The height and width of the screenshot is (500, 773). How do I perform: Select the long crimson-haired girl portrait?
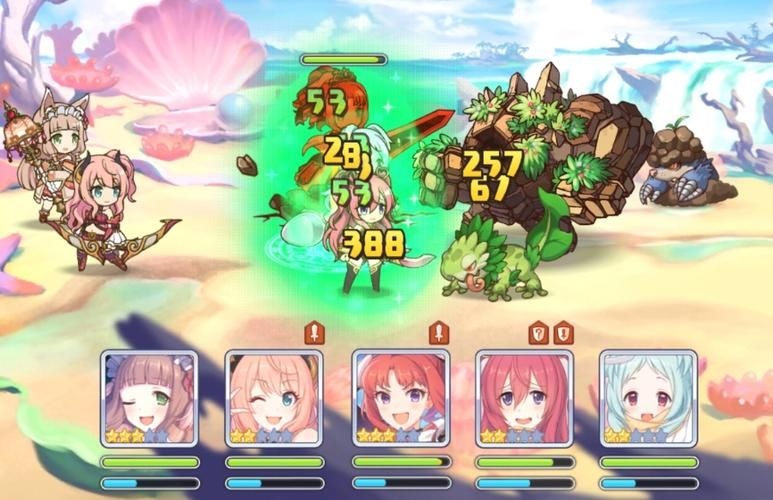point(524,398)
